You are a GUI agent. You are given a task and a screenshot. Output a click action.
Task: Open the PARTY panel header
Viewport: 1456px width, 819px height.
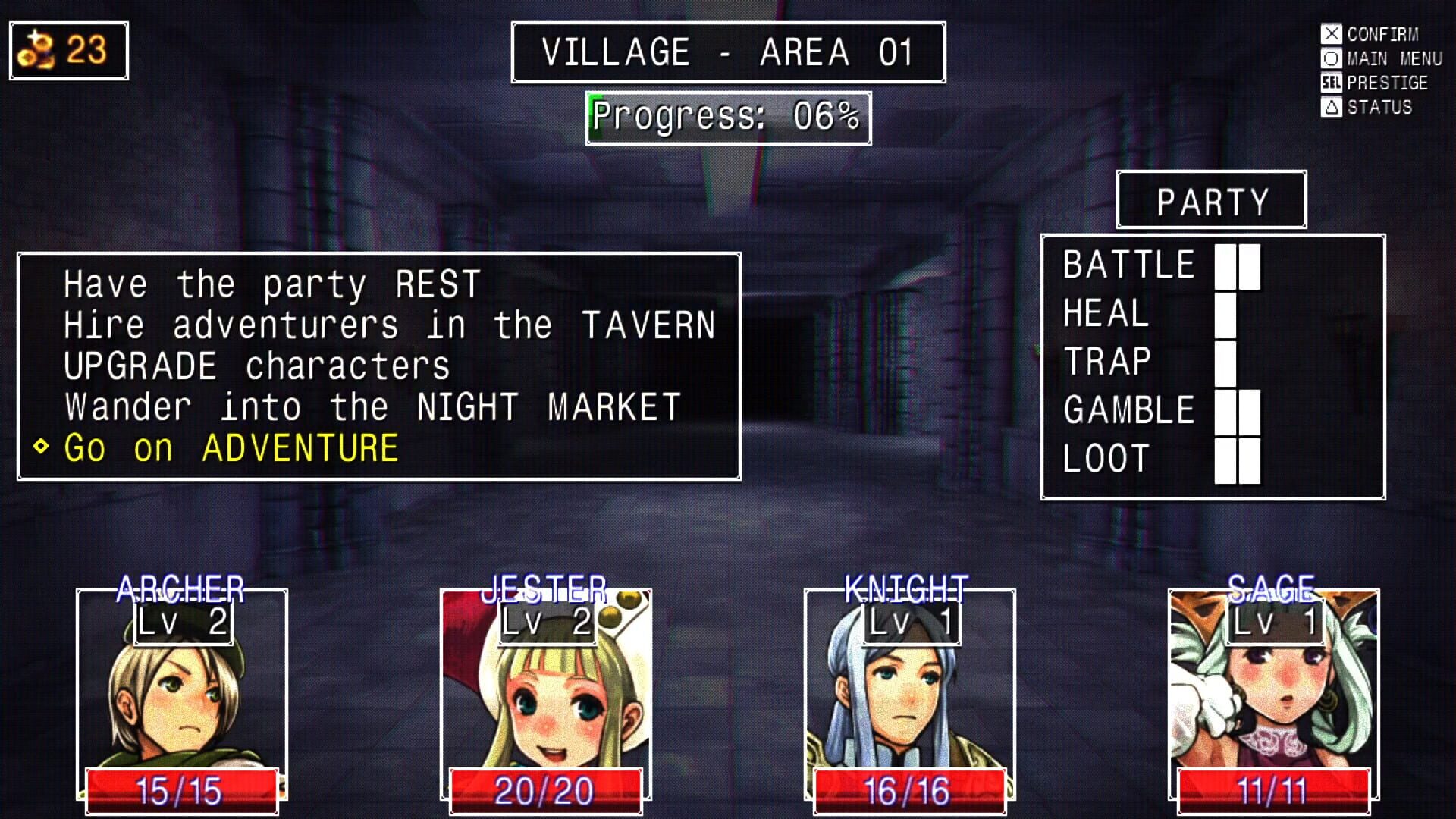[x=1211, y=199]
